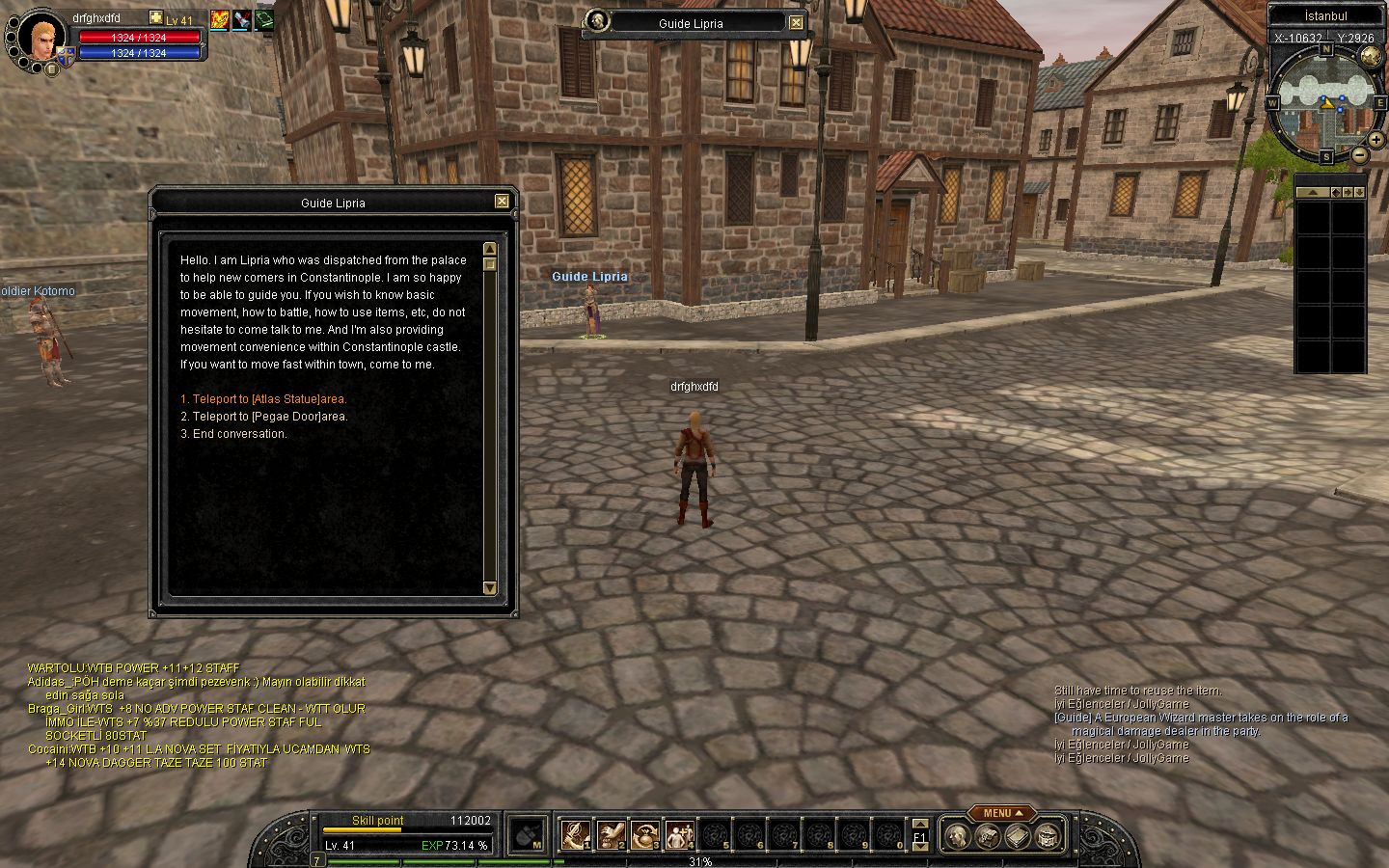Activate the hotbar skill in slot 4

coord(680,834)
